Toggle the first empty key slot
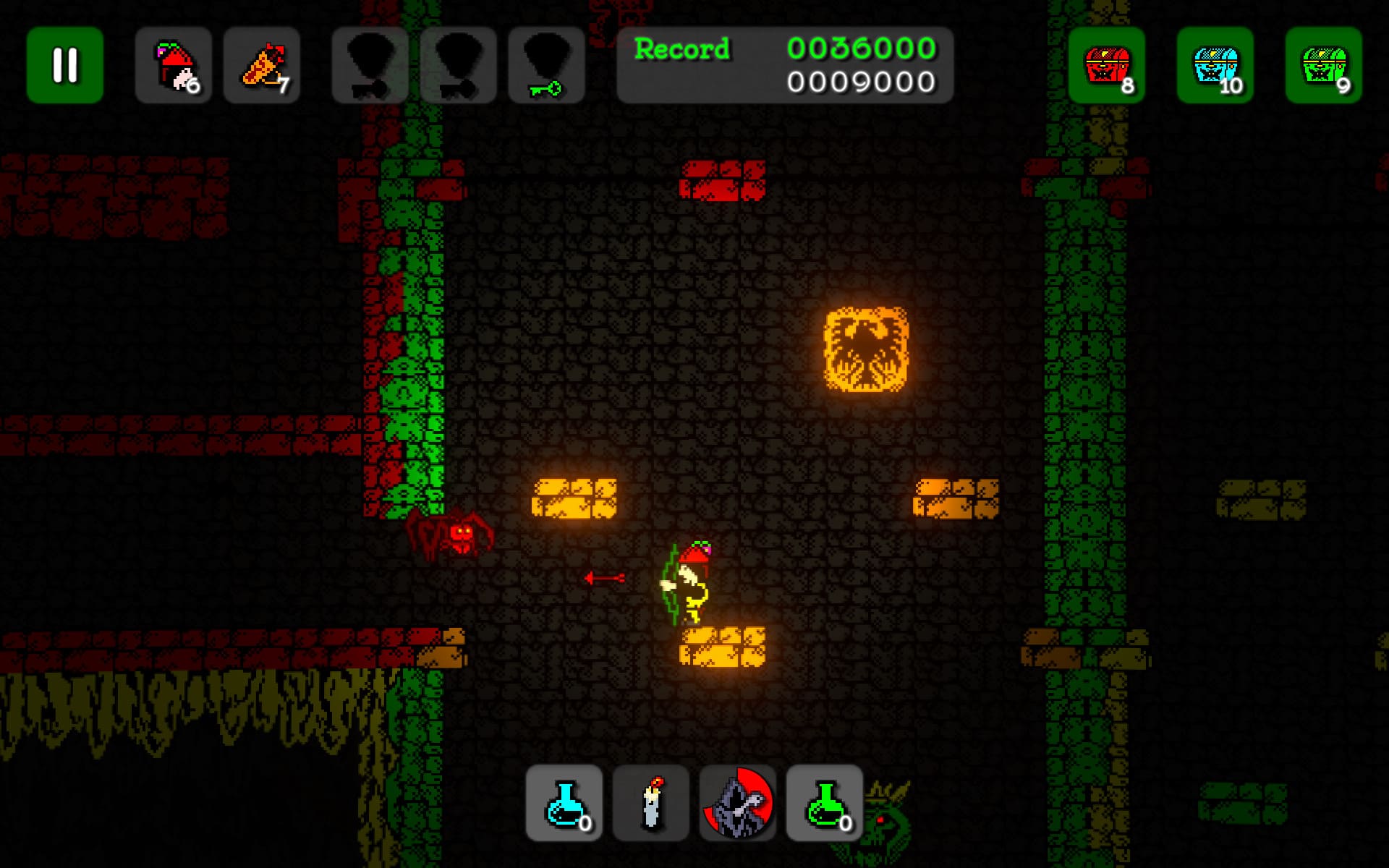1389x868 pixels. click(369, 67)
